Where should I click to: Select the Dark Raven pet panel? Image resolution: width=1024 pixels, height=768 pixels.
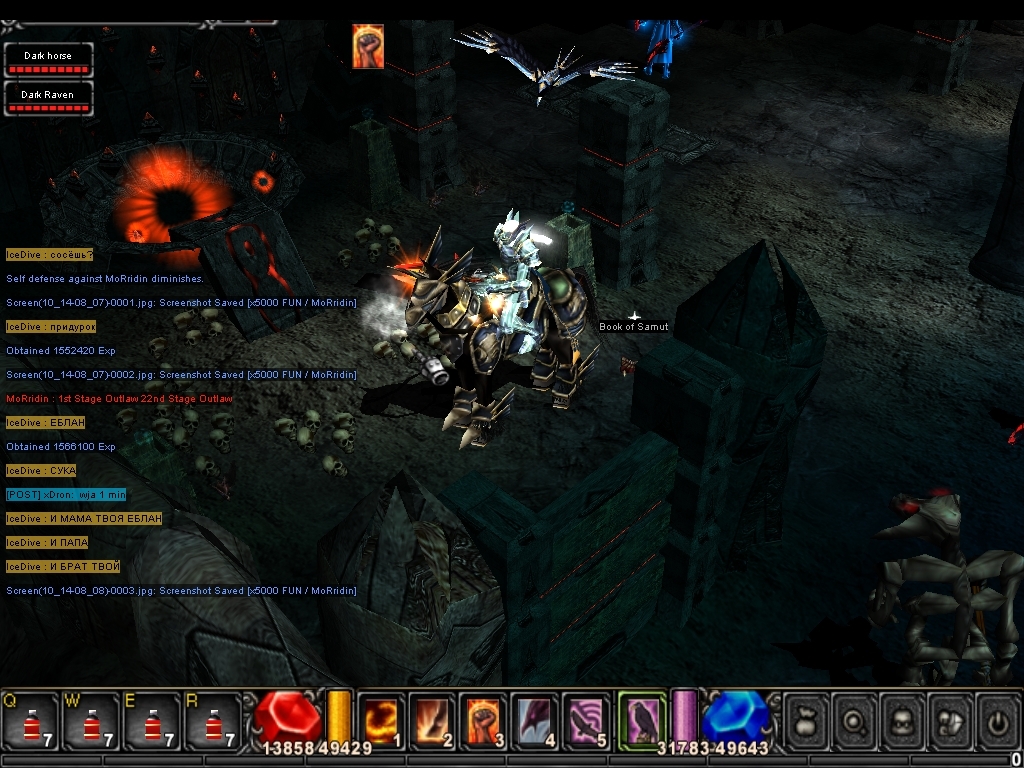pos(48,99)
